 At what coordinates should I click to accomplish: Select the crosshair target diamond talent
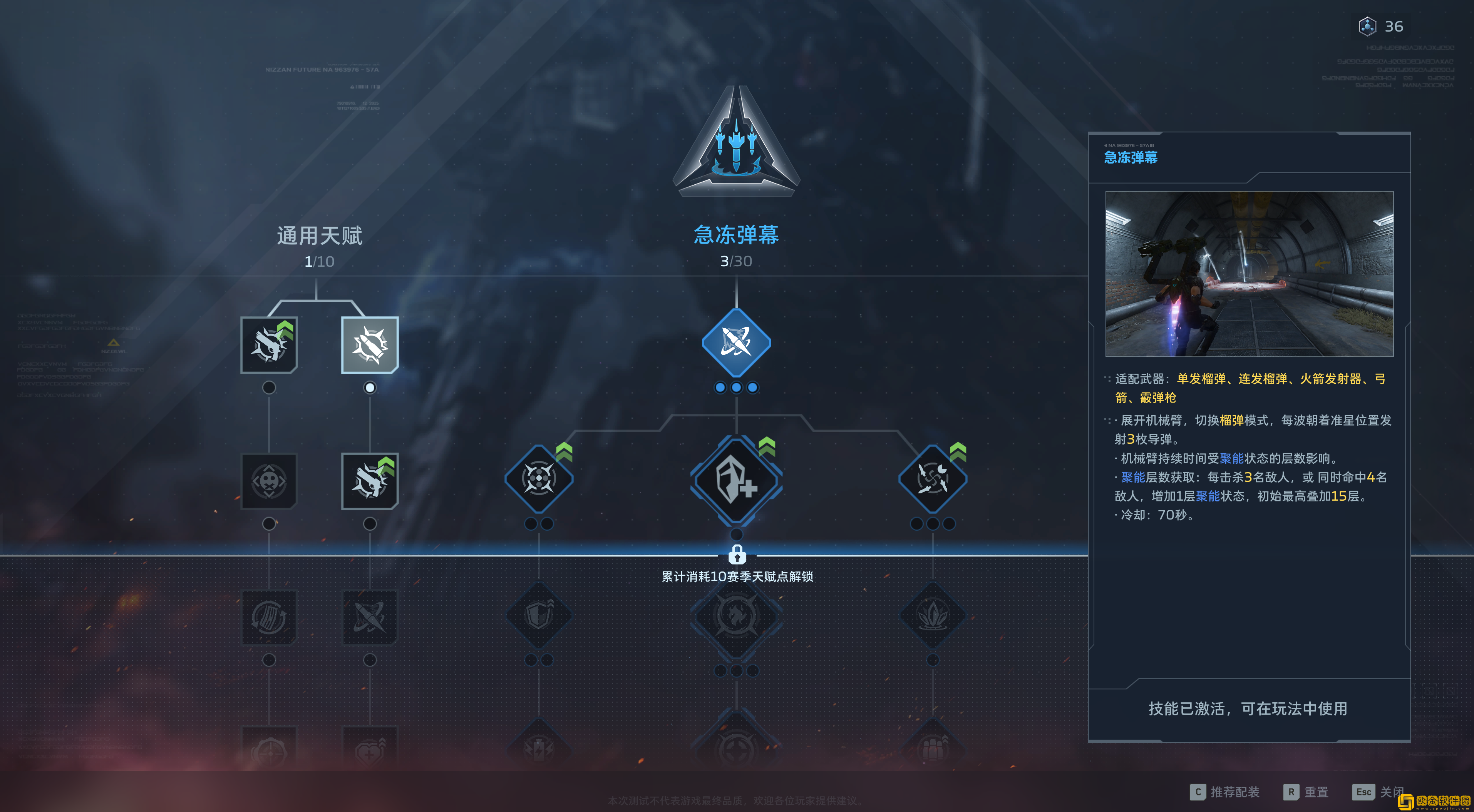point(538,479)
